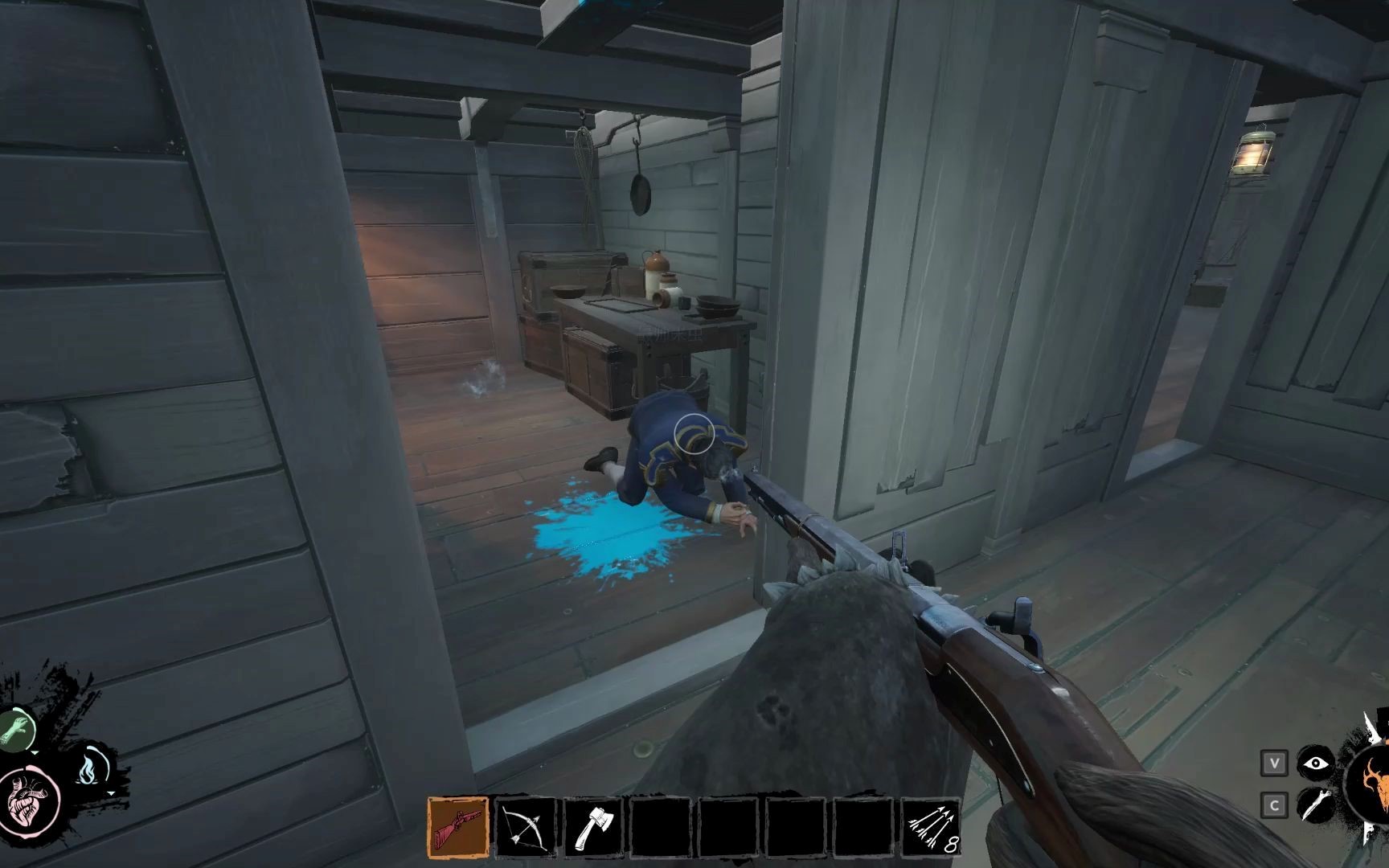Activate the eye vision ability icon
The image size is (1389, 868).
[1314, 764]
